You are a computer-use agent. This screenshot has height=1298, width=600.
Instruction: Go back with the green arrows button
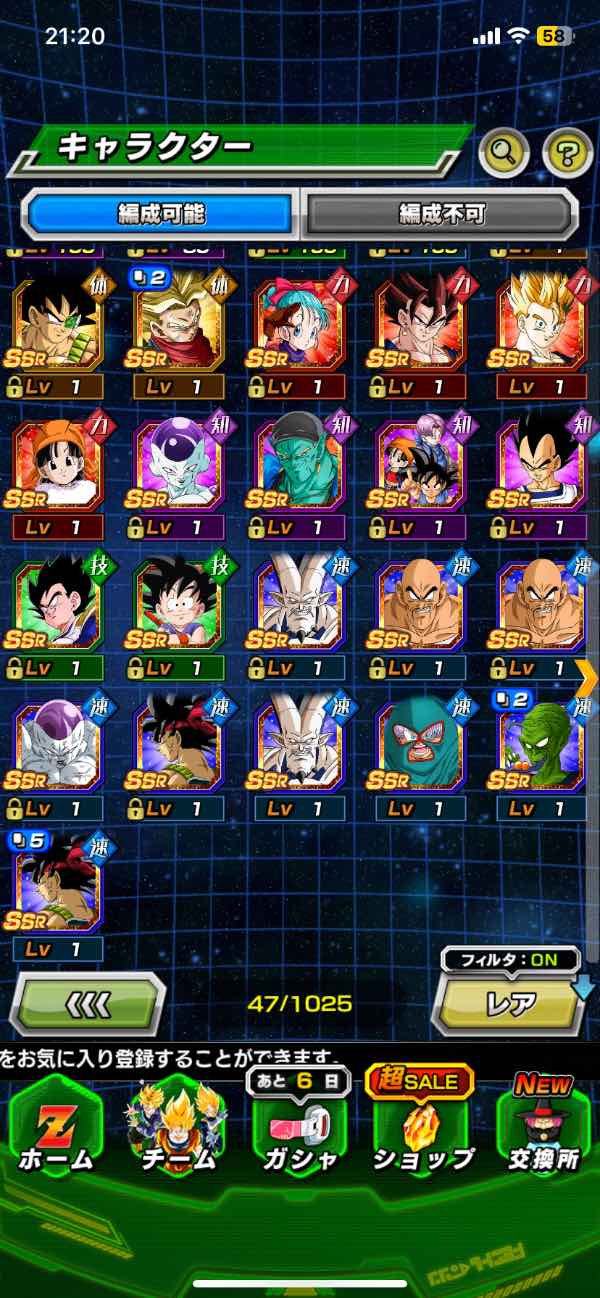click(x=88, y=1002)
